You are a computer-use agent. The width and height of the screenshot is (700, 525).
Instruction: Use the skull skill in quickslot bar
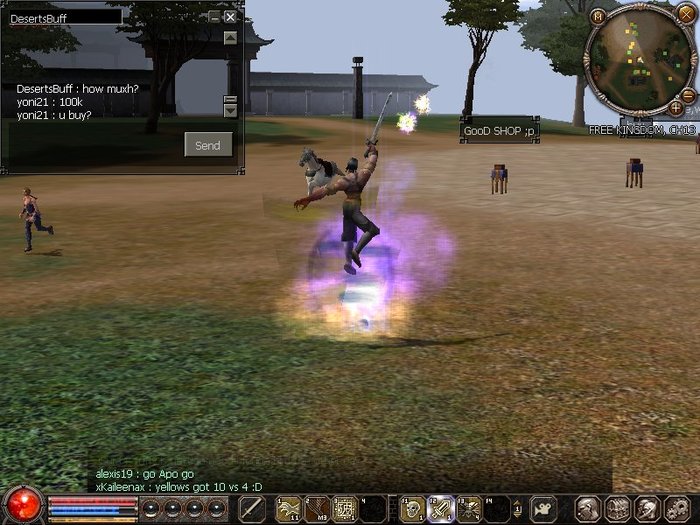pyautogui.click(x=411, y=508)
